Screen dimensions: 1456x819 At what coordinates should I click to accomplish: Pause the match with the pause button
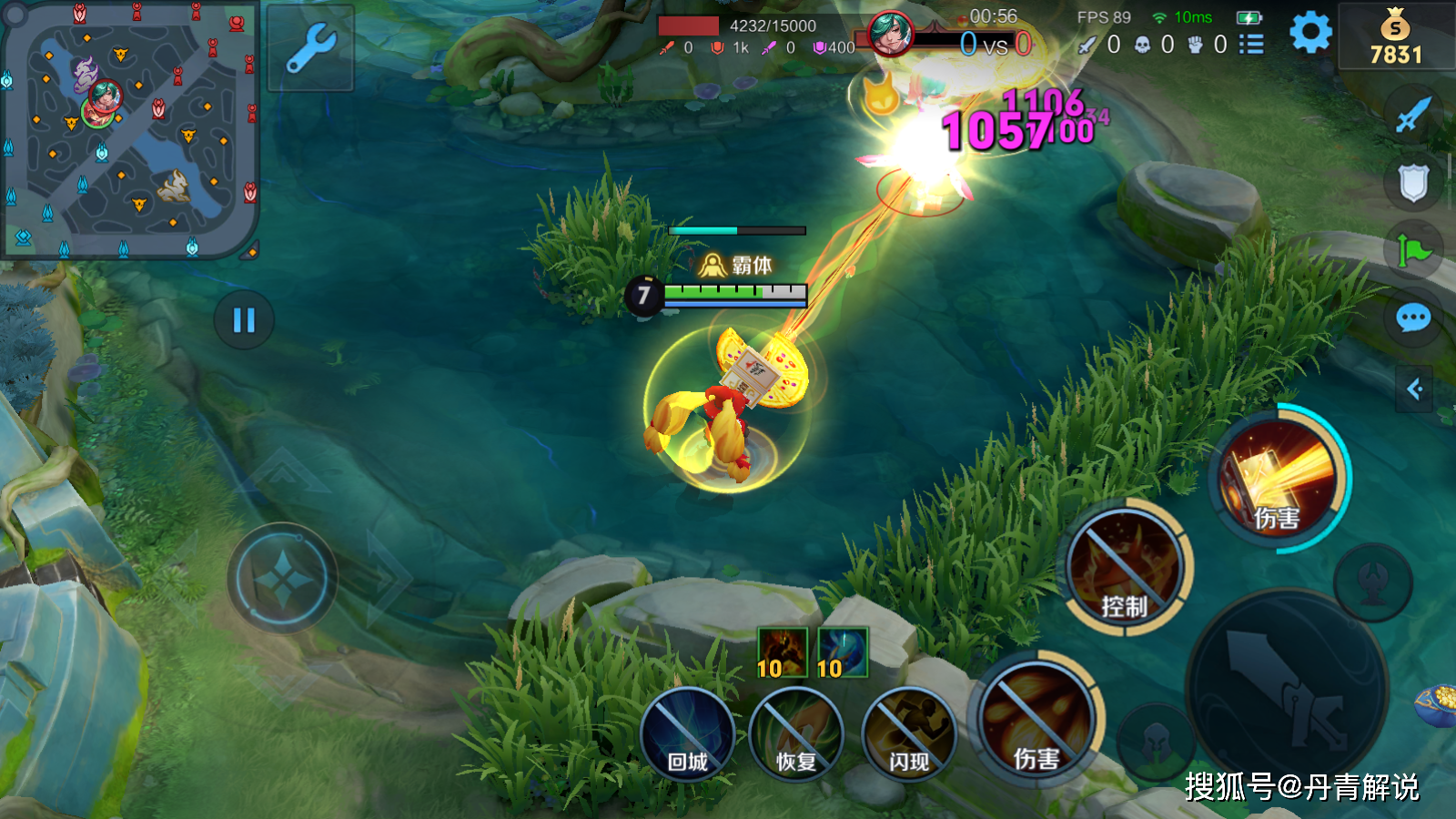244,320
